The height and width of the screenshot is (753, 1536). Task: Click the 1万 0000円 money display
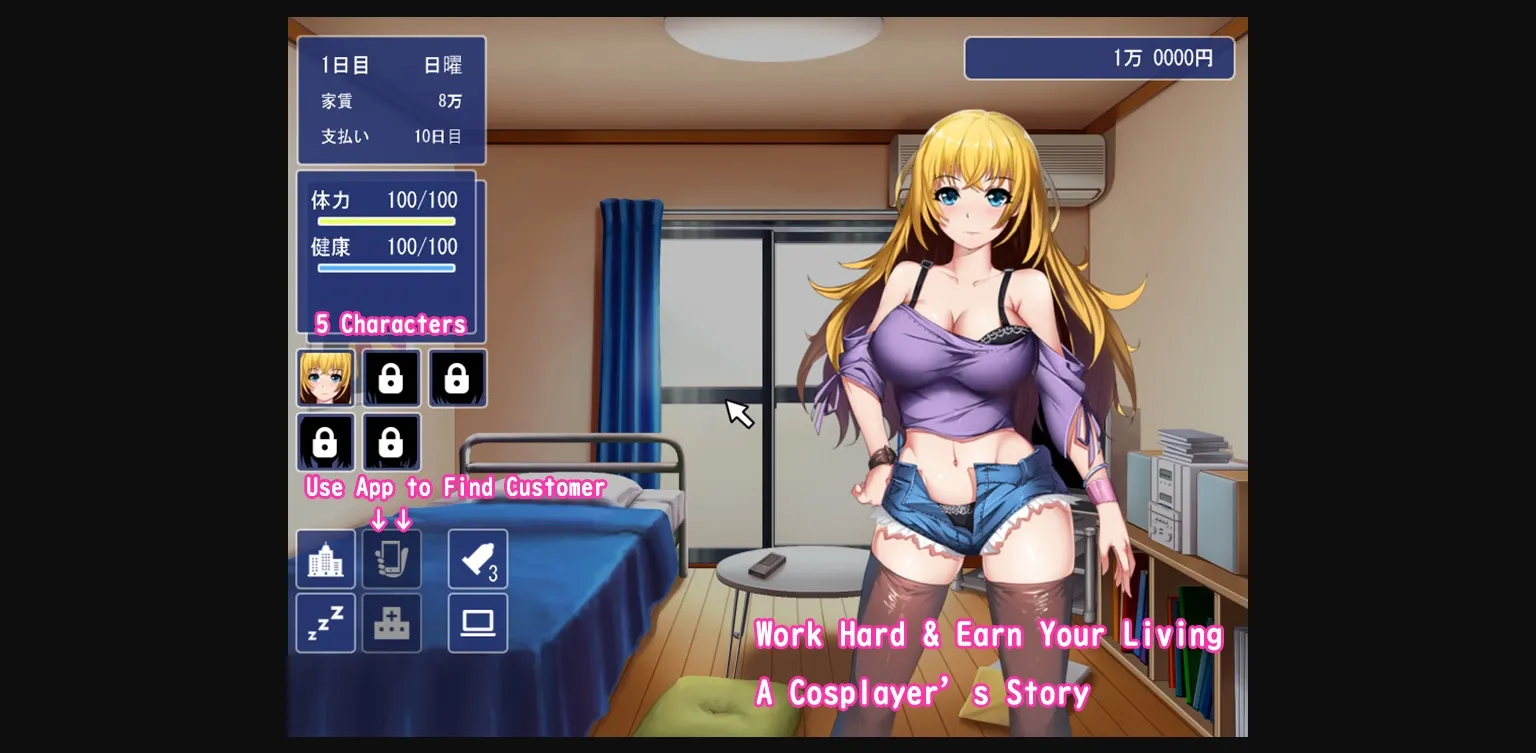[1099, 57]
